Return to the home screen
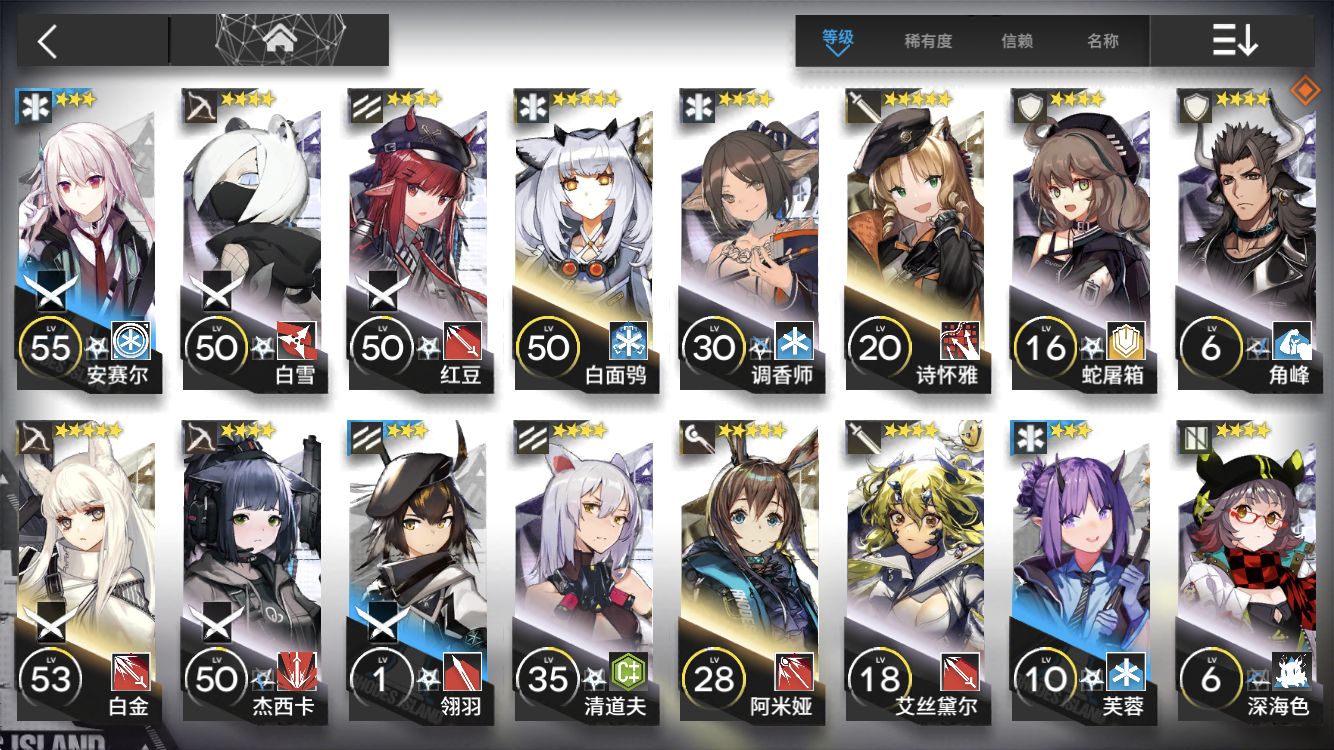This screenshot has height=750, width=1334. point(279,41)
